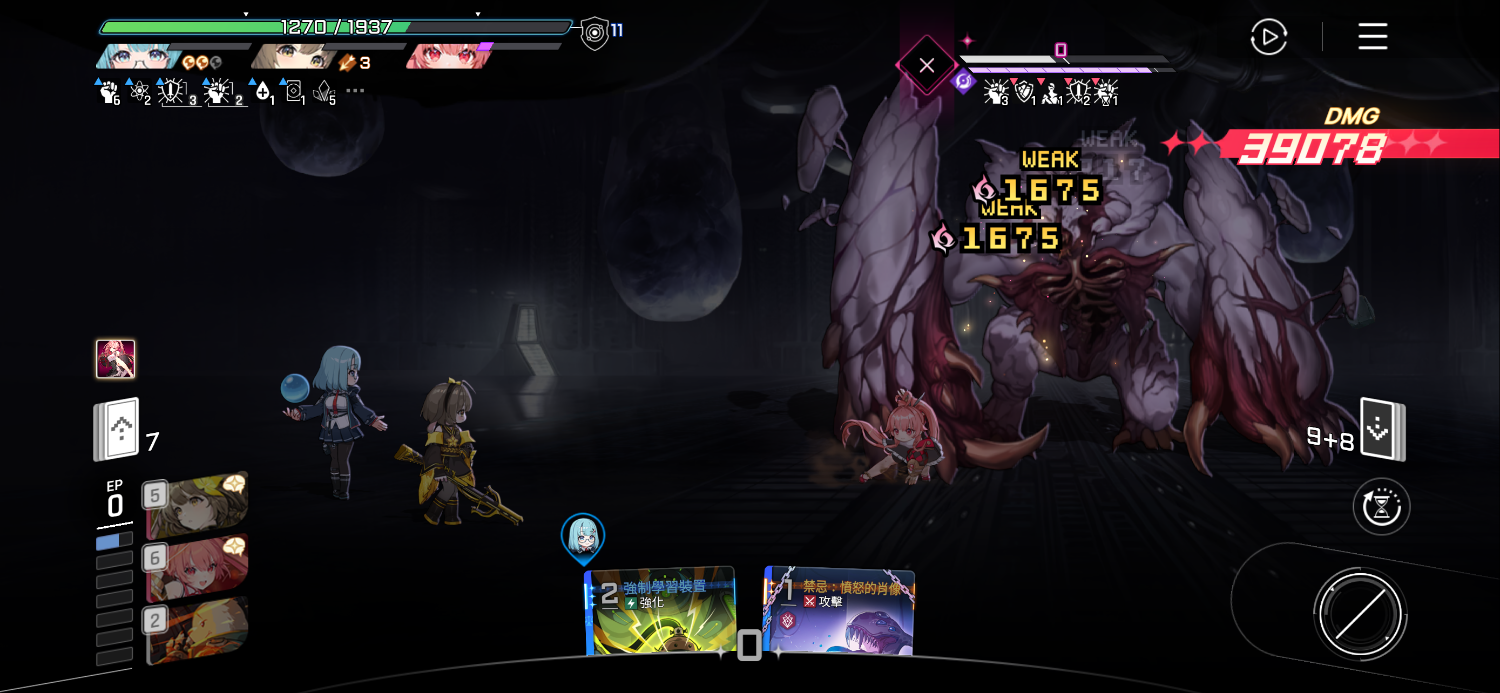Screen dimensions: 1500x693
Task: Select the pink-haired party portrait at top
Action: coord(443,56)
